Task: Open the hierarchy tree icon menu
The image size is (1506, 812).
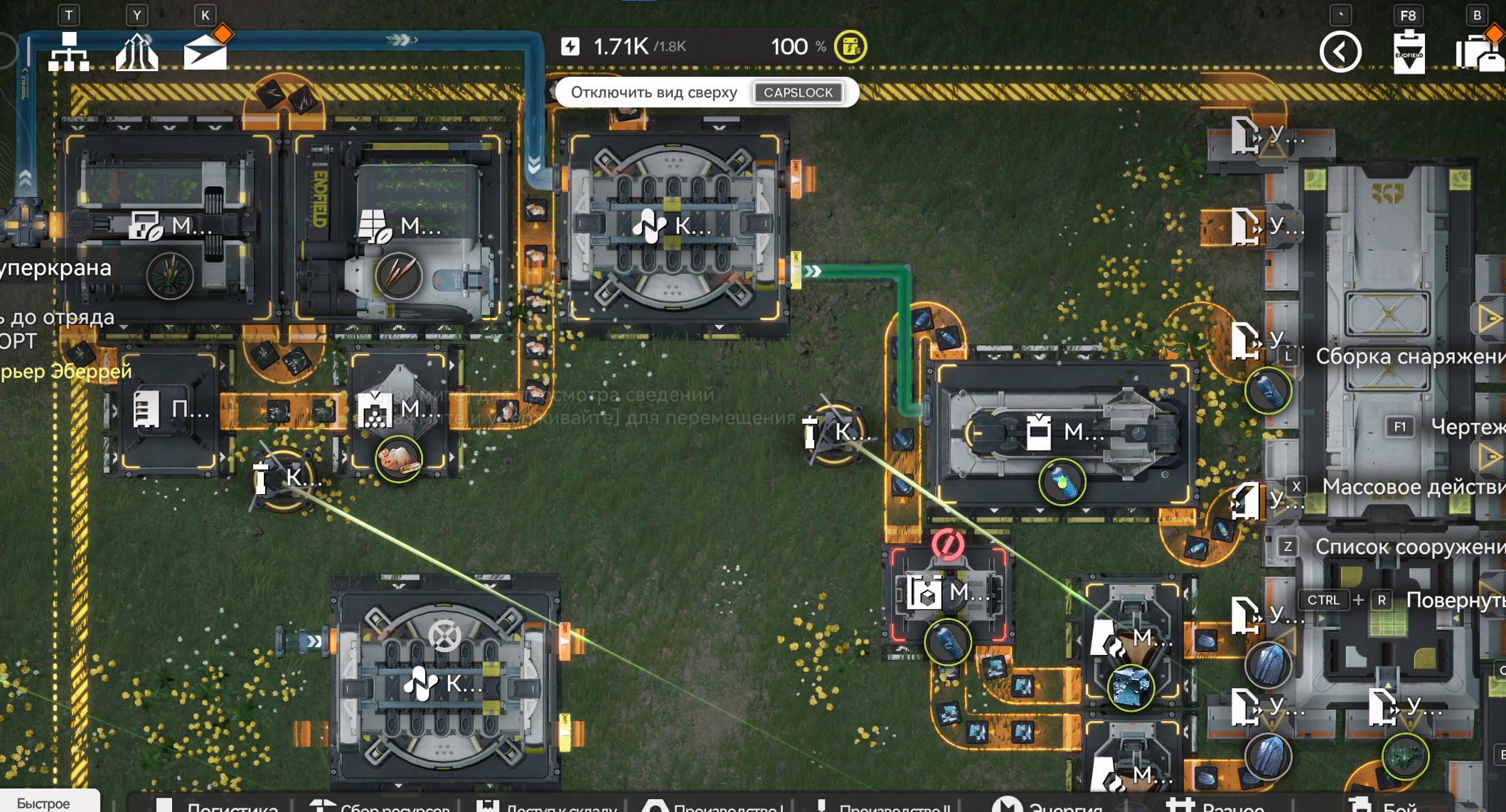Action: (69, 52)
